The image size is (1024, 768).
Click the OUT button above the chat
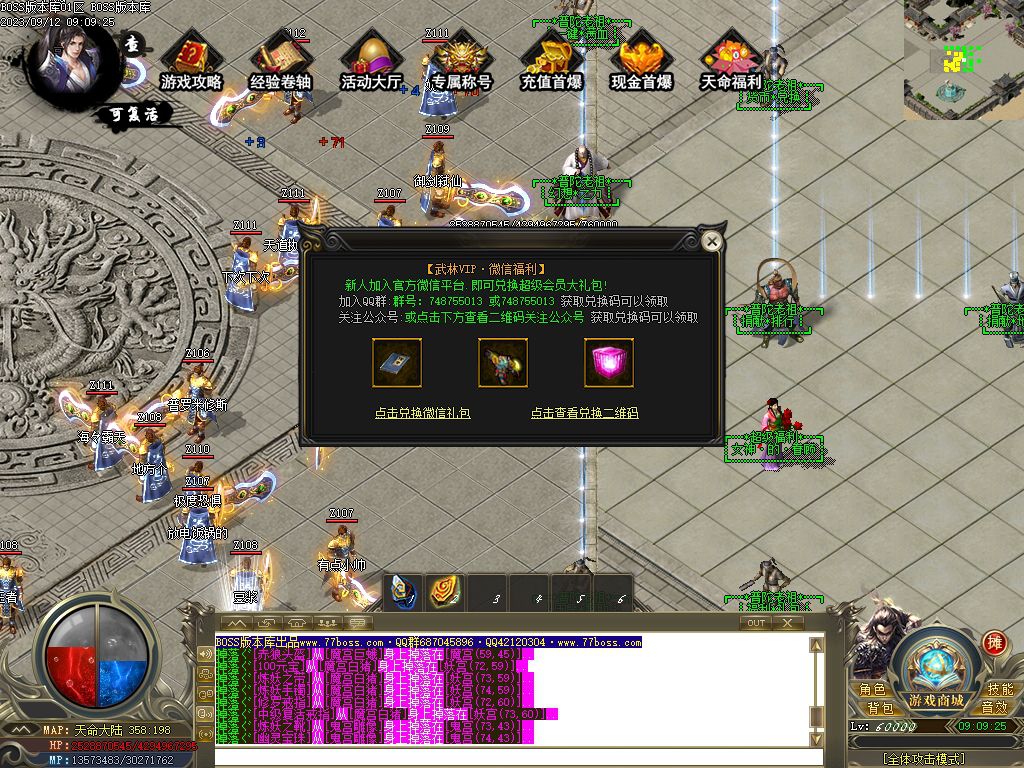[756, 622]
